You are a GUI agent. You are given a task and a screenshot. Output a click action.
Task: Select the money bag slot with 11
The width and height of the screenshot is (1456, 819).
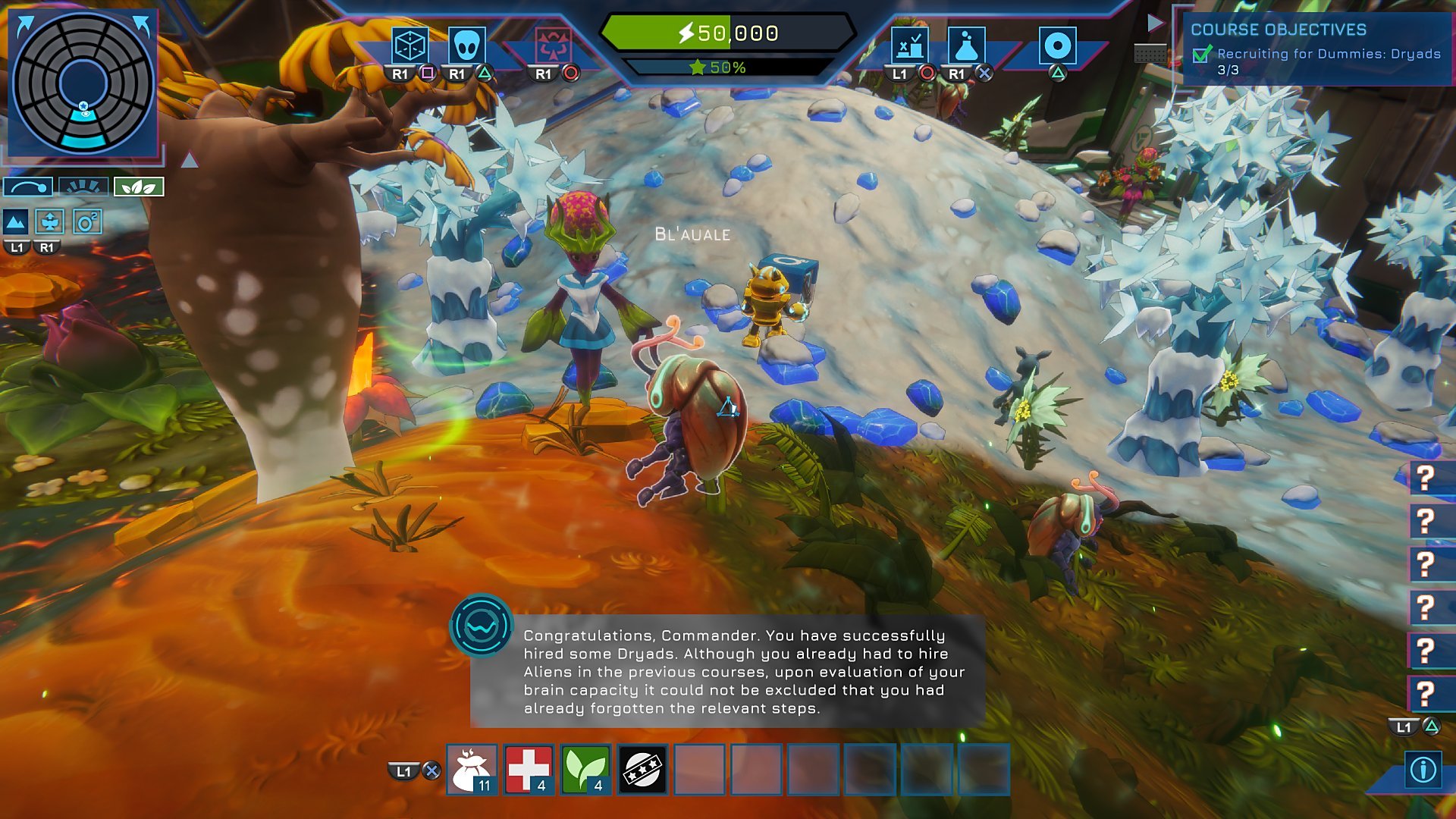pyautogui.click(x=472, y=770)
